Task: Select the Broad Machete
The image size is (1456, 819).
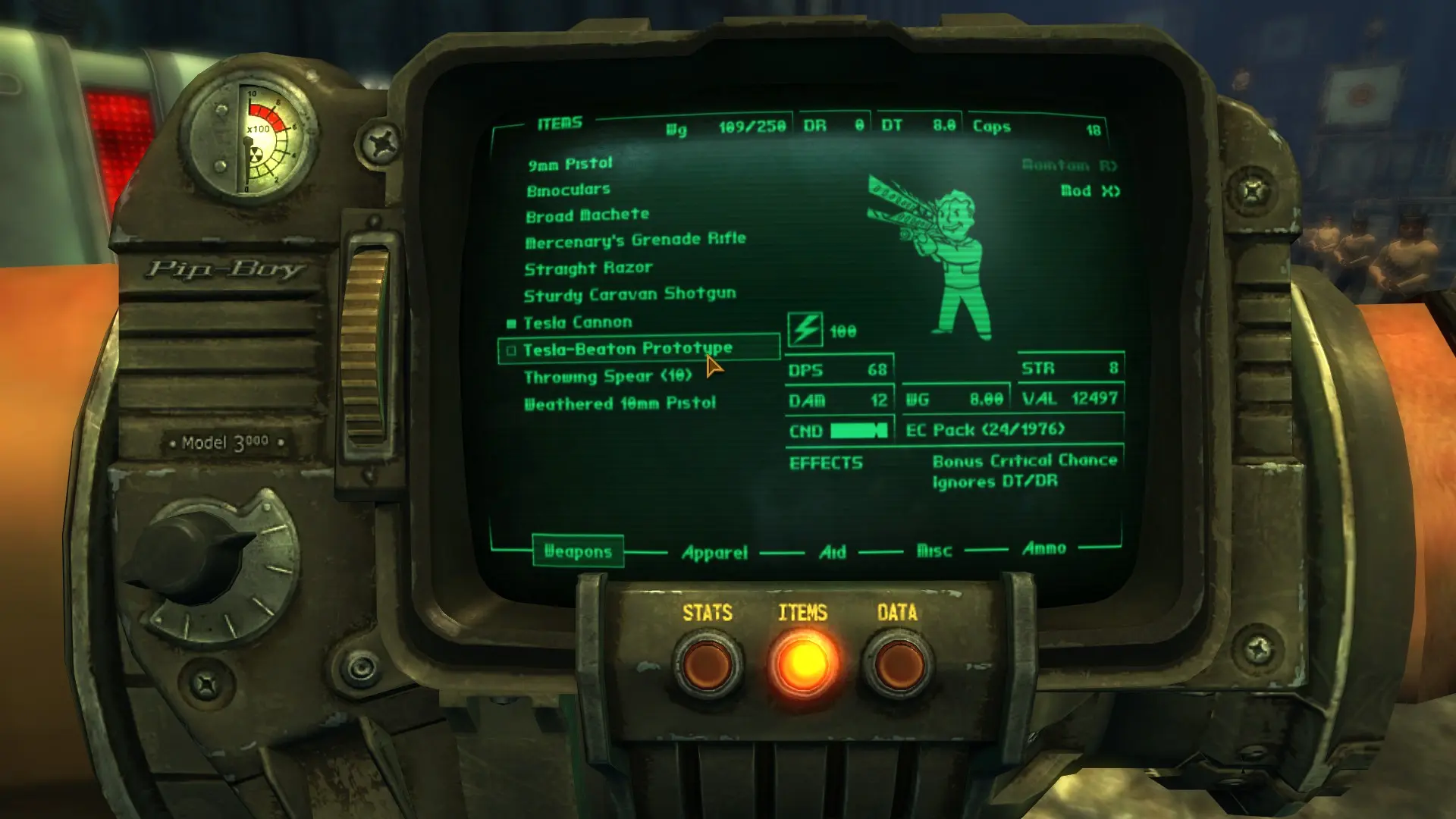Action: point(587,215)
